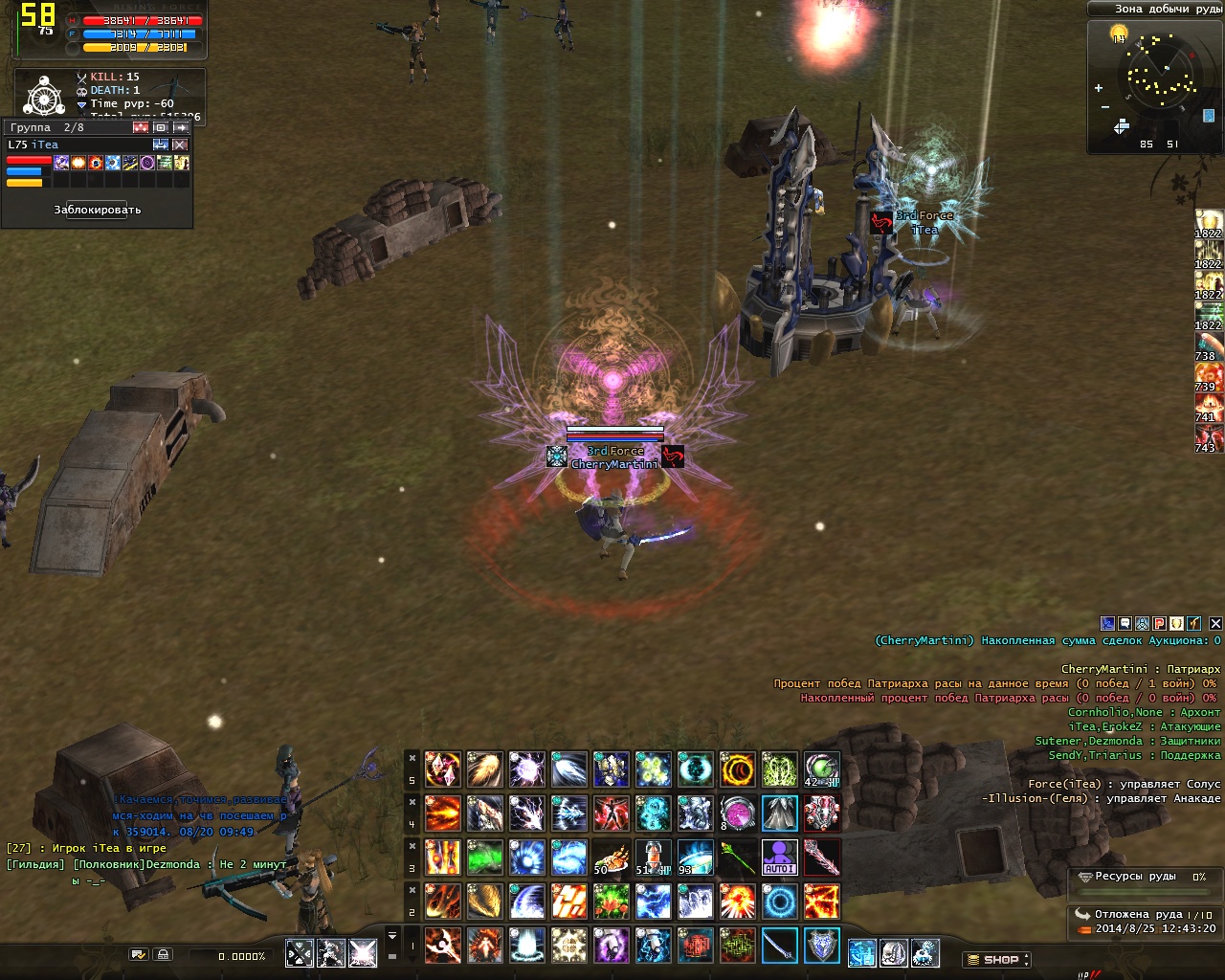
Task: Zoom in the minimap with the plus button
Action: point(1099,88)
